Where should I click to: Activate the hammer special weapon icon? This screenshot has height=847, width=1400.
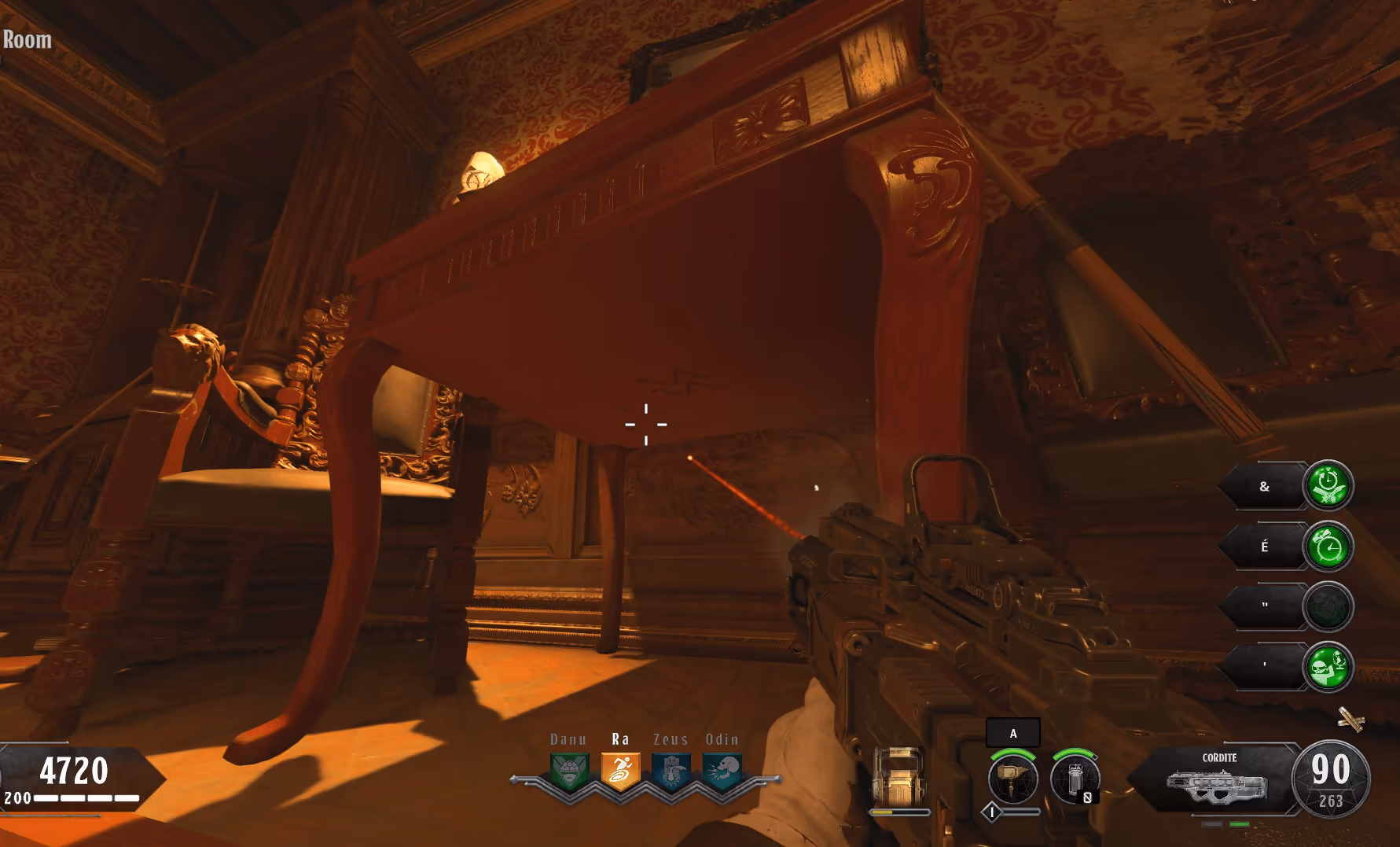1012,778
